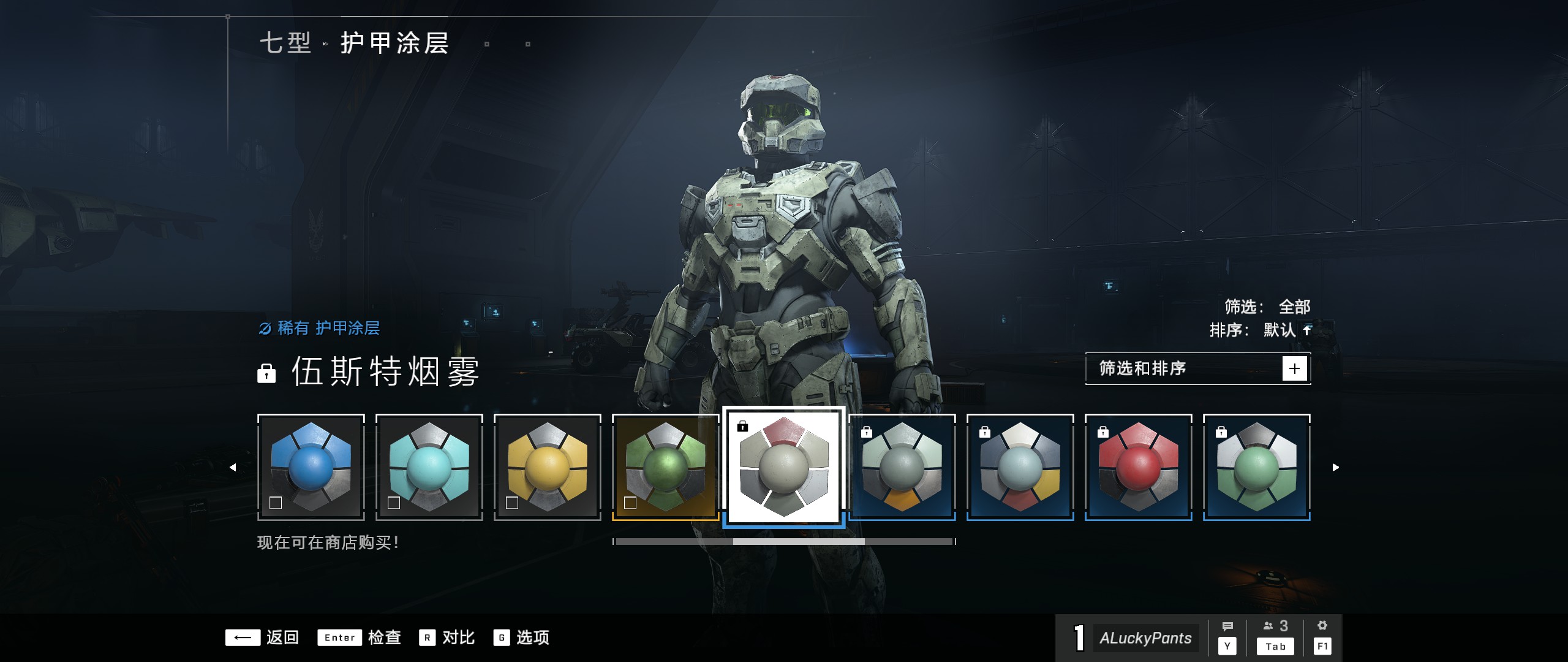The image size is (1568, 662).
Task: Pick the yellow armor coating tile
Action: (548, 467)
